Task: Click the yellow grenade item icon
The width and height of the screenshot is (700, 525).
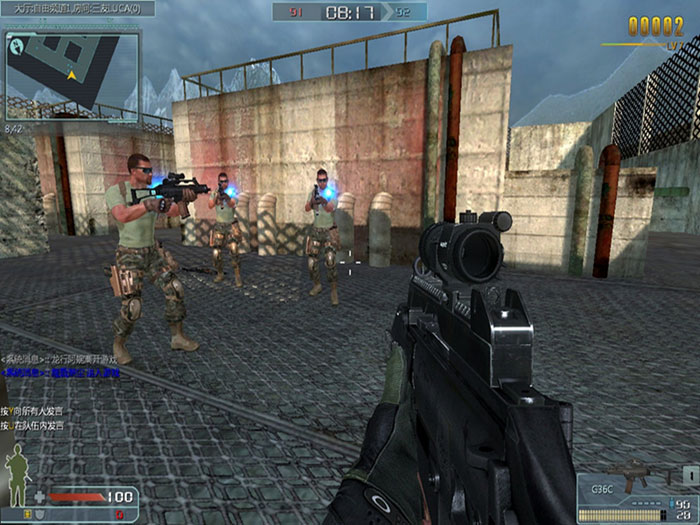Action: [28, 514]
